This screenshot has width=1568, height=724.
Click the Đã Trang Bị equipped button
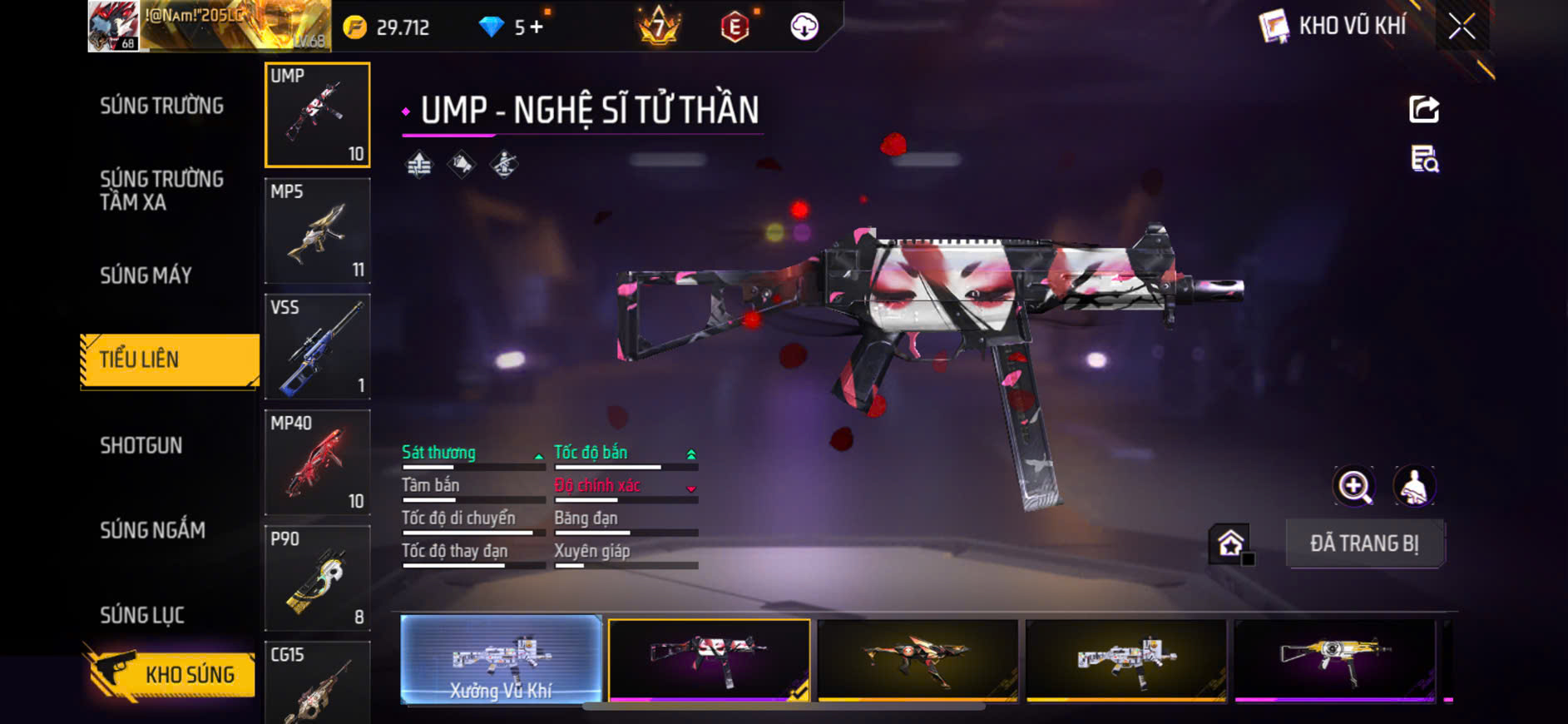[x=1364, y=543]
